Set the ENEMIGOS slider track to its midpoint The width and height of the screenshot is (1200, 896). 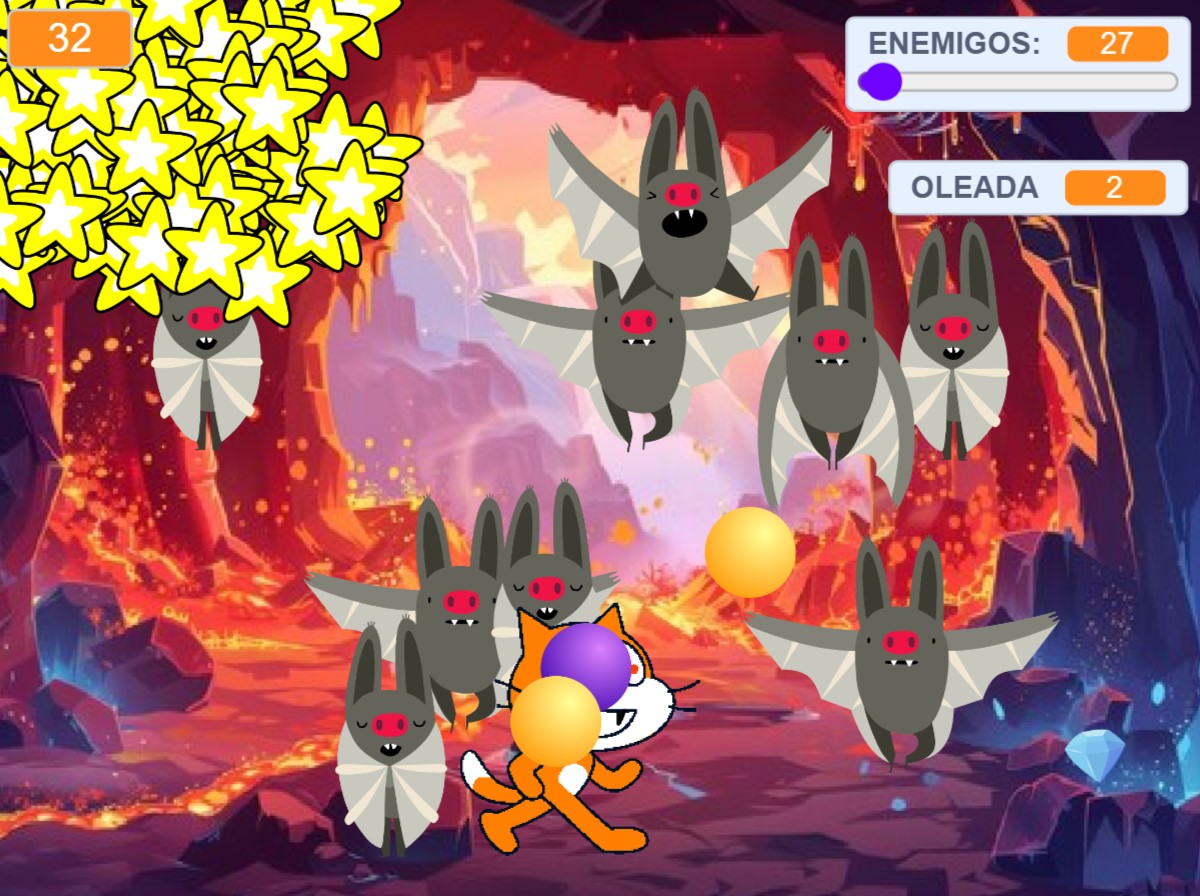pos(1018,81)
